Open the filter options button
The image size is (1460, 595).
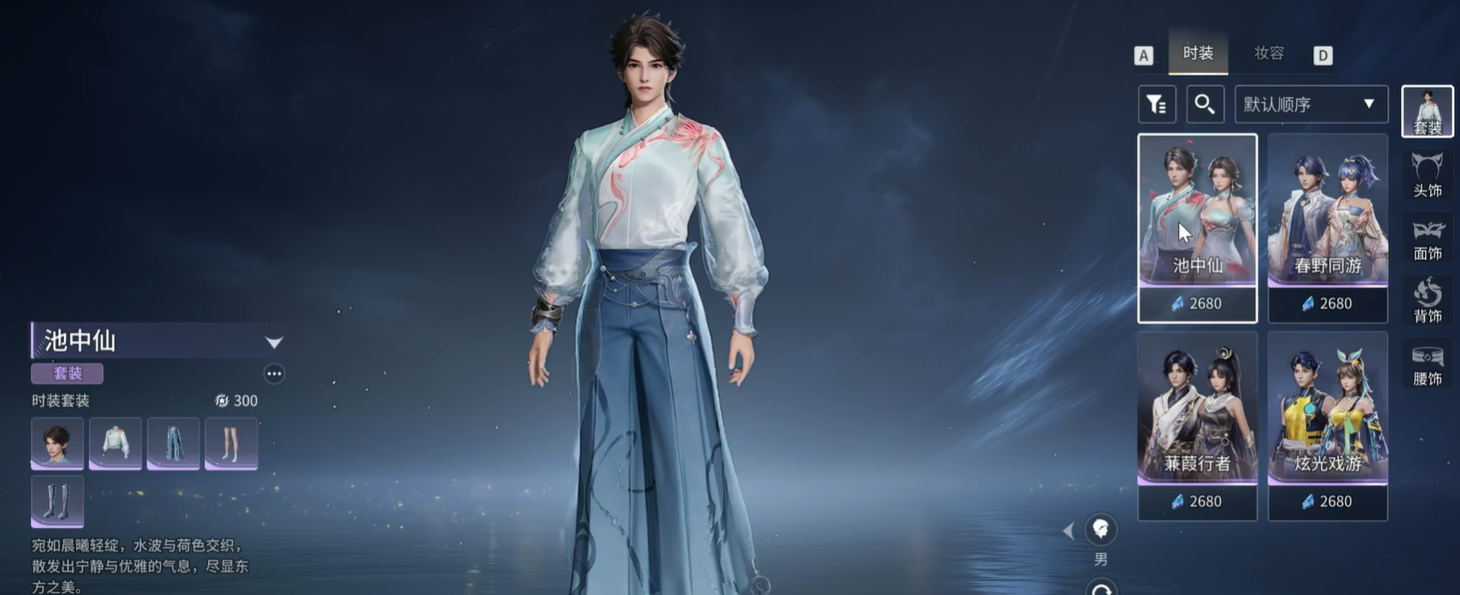pos(1157,104)
